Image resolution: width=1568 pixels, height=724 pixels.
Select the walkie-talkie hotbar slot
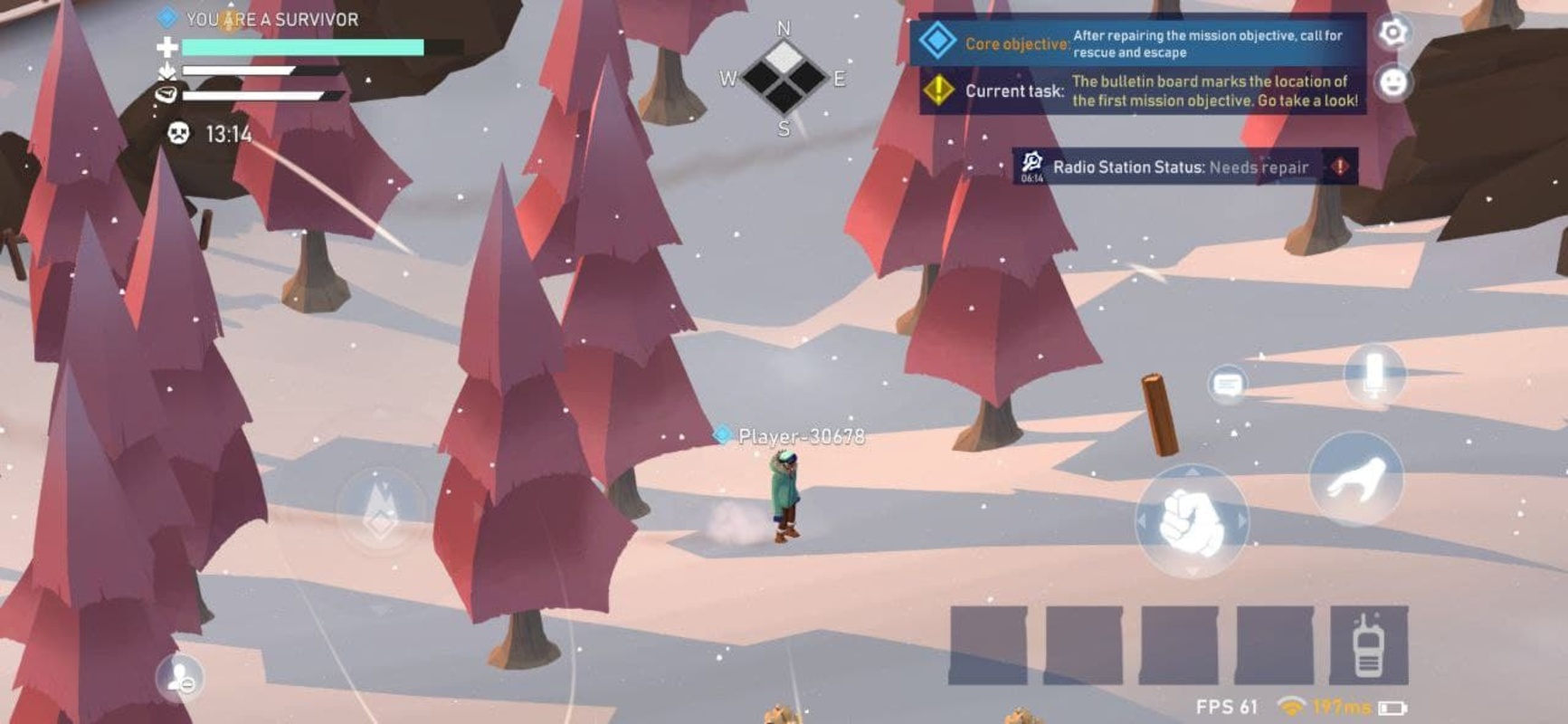coord(1368,645)
